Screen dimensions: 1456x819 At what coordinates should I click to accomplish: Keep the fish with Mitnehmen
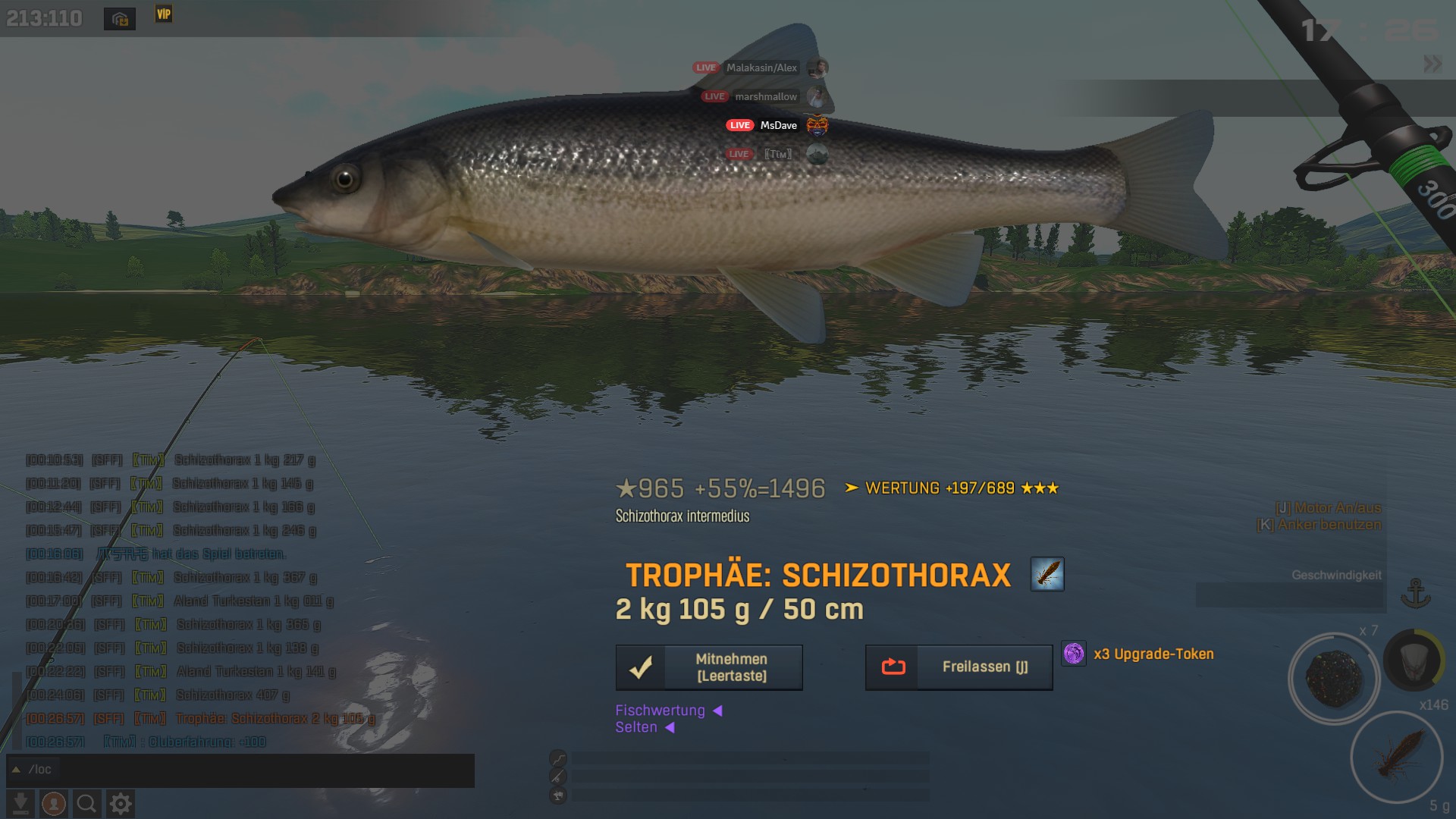click(x=709, y=667)
